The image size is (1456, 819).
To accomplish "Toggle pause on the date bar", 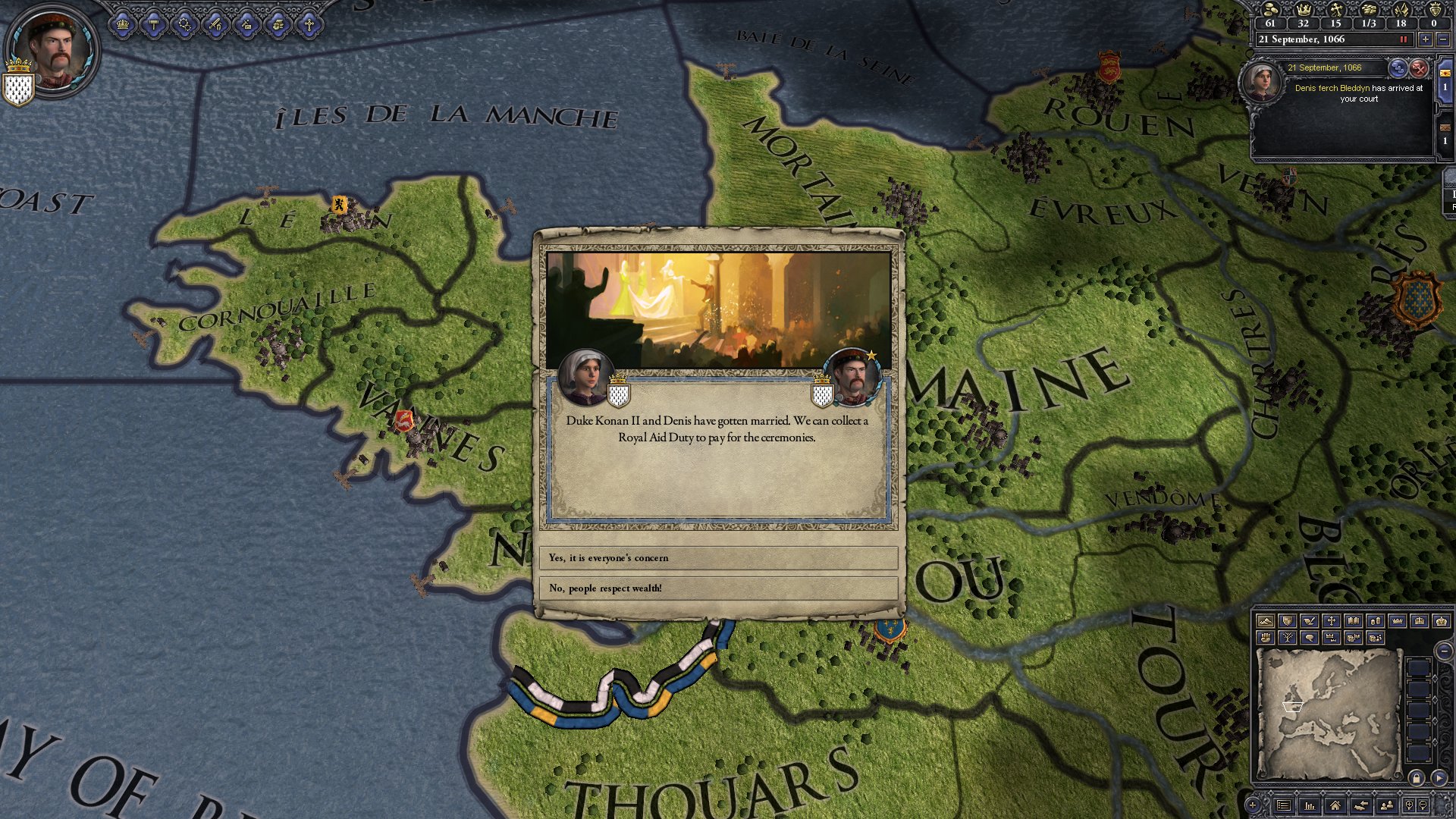I will tap(1403, 39).
